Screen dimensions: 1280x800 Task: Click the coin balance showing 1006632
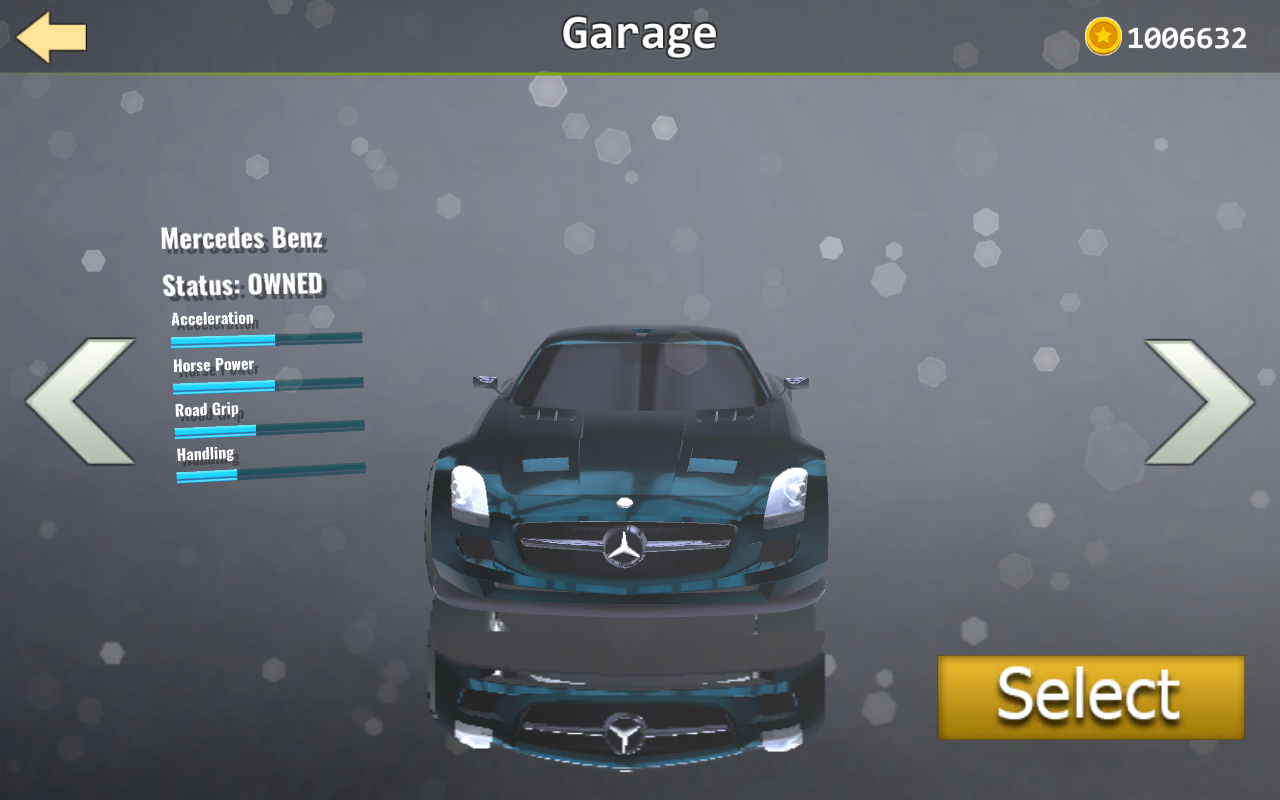click(1186, 38)
